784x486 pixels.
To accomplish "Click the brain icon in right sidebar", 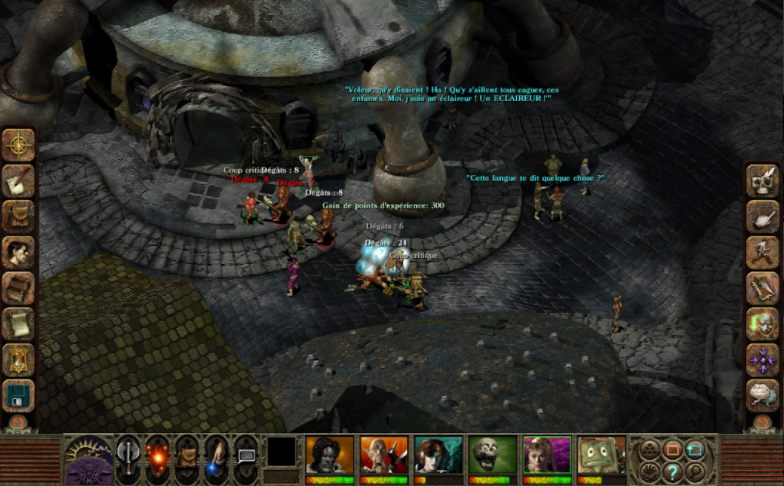I will pos(762,394).
